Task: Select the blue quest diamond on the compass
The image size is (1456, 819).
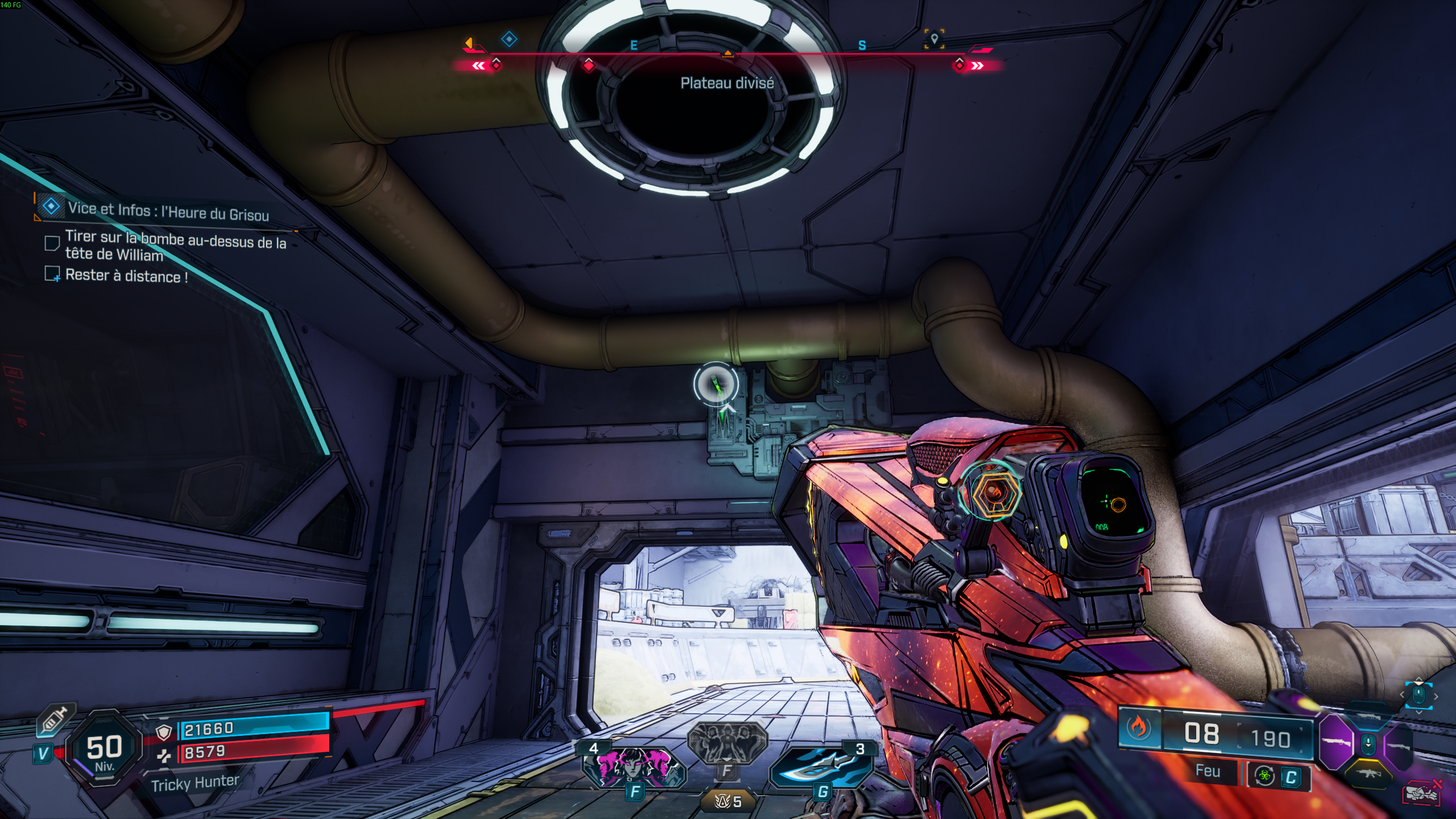Action: (x=509, y=39)
